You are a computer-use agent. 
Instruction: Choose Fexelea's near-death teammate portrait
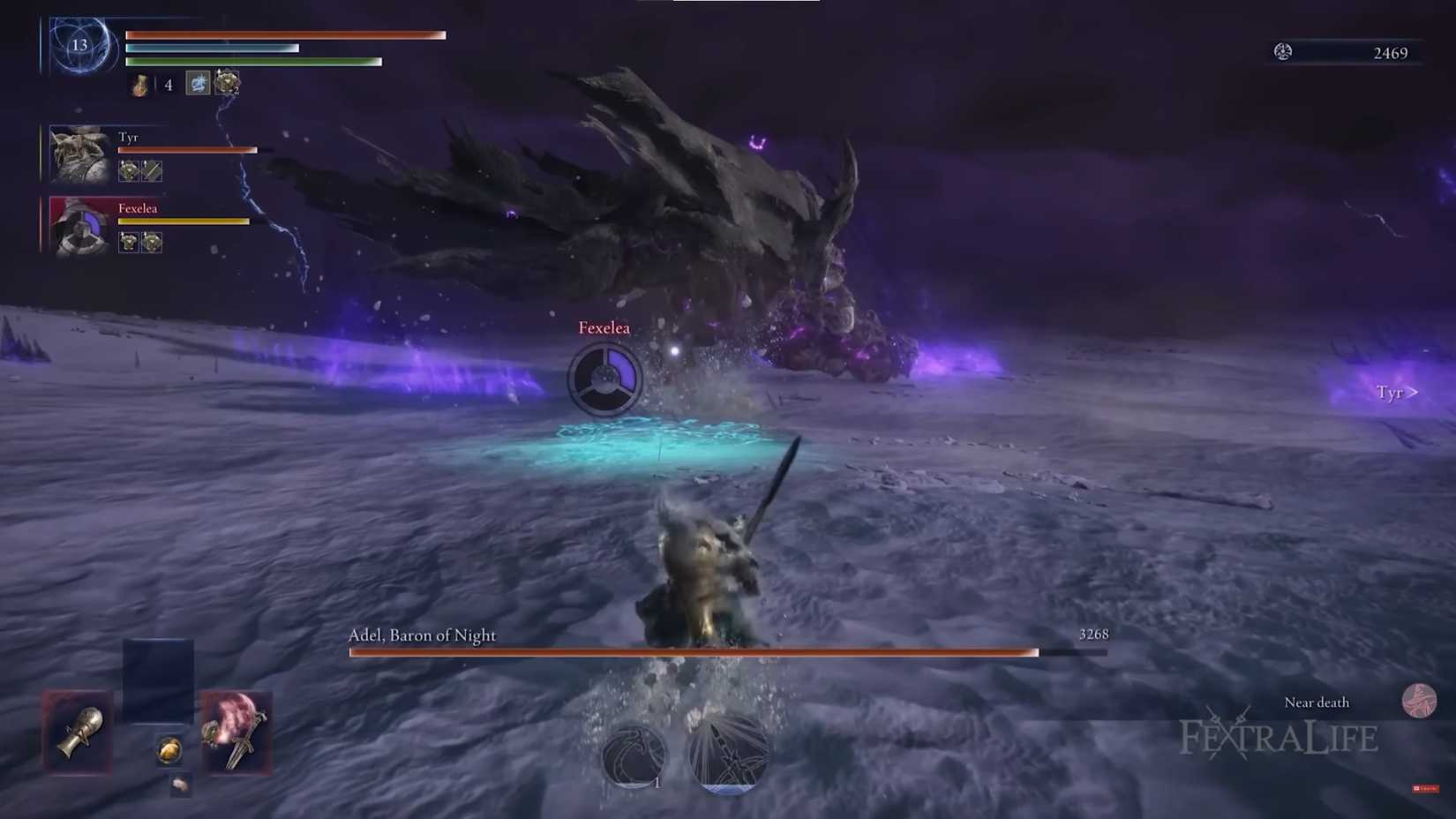tap(80, 226)
